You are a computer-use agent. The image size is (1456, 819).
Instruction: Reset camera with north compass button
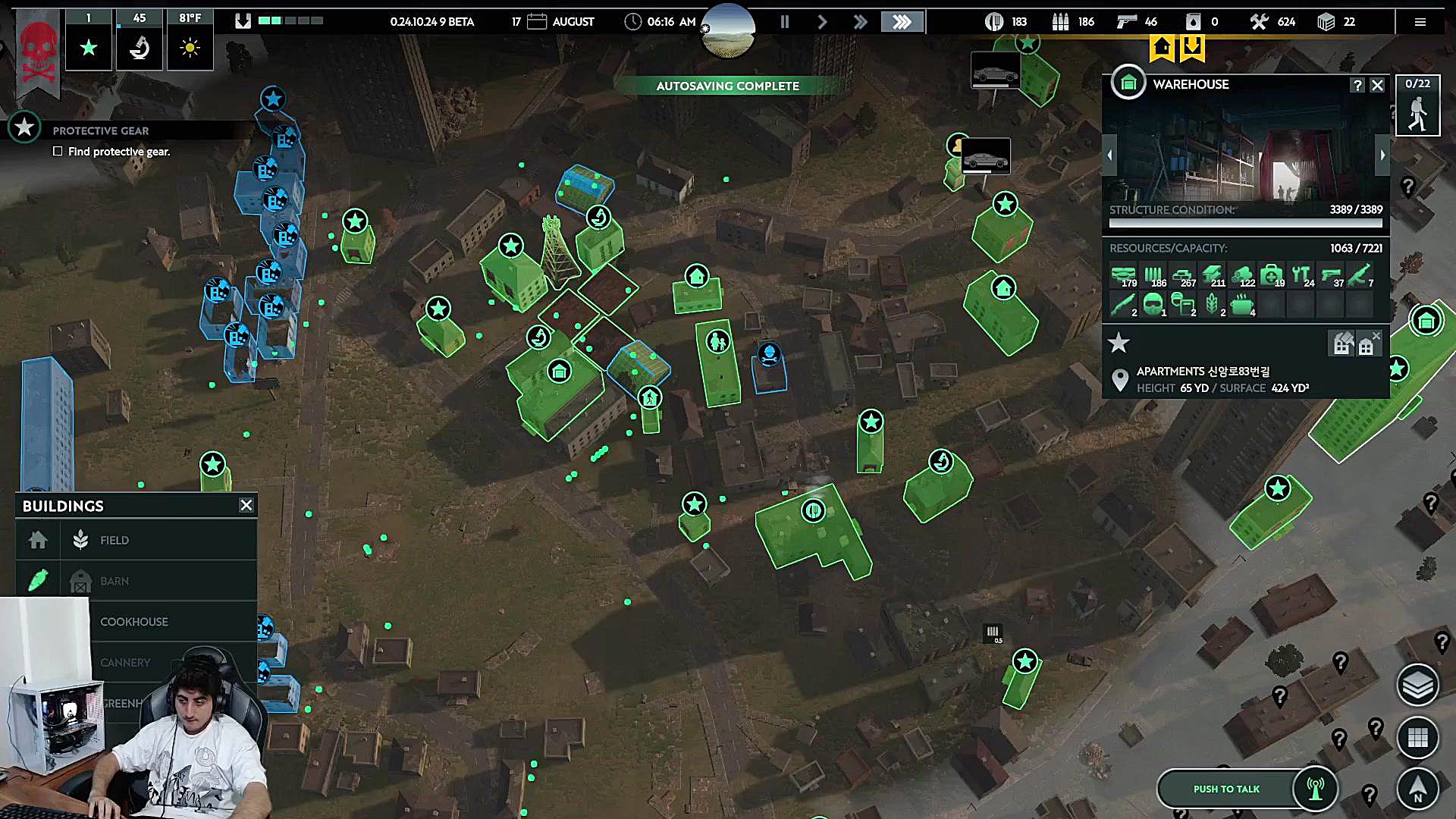[1417, 789]
